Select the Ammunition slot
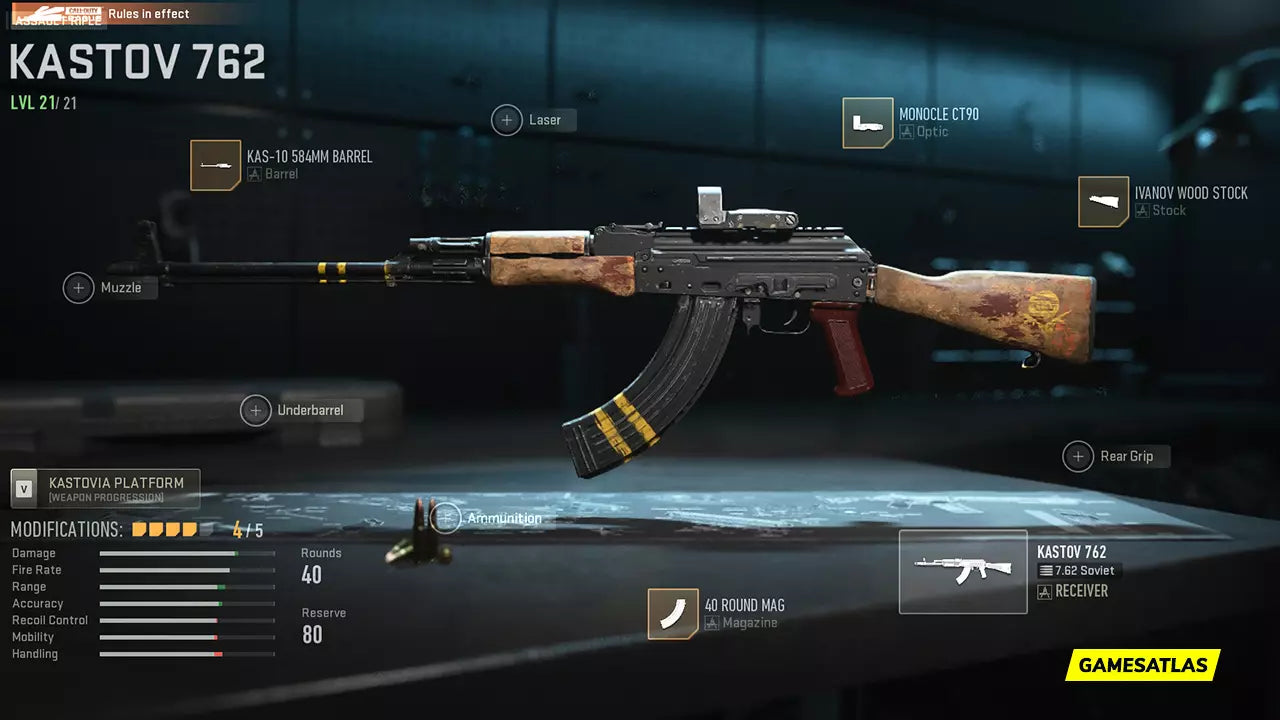This screenshot has height=720, width=1280. pyautogui.click(x=446, y=518)
